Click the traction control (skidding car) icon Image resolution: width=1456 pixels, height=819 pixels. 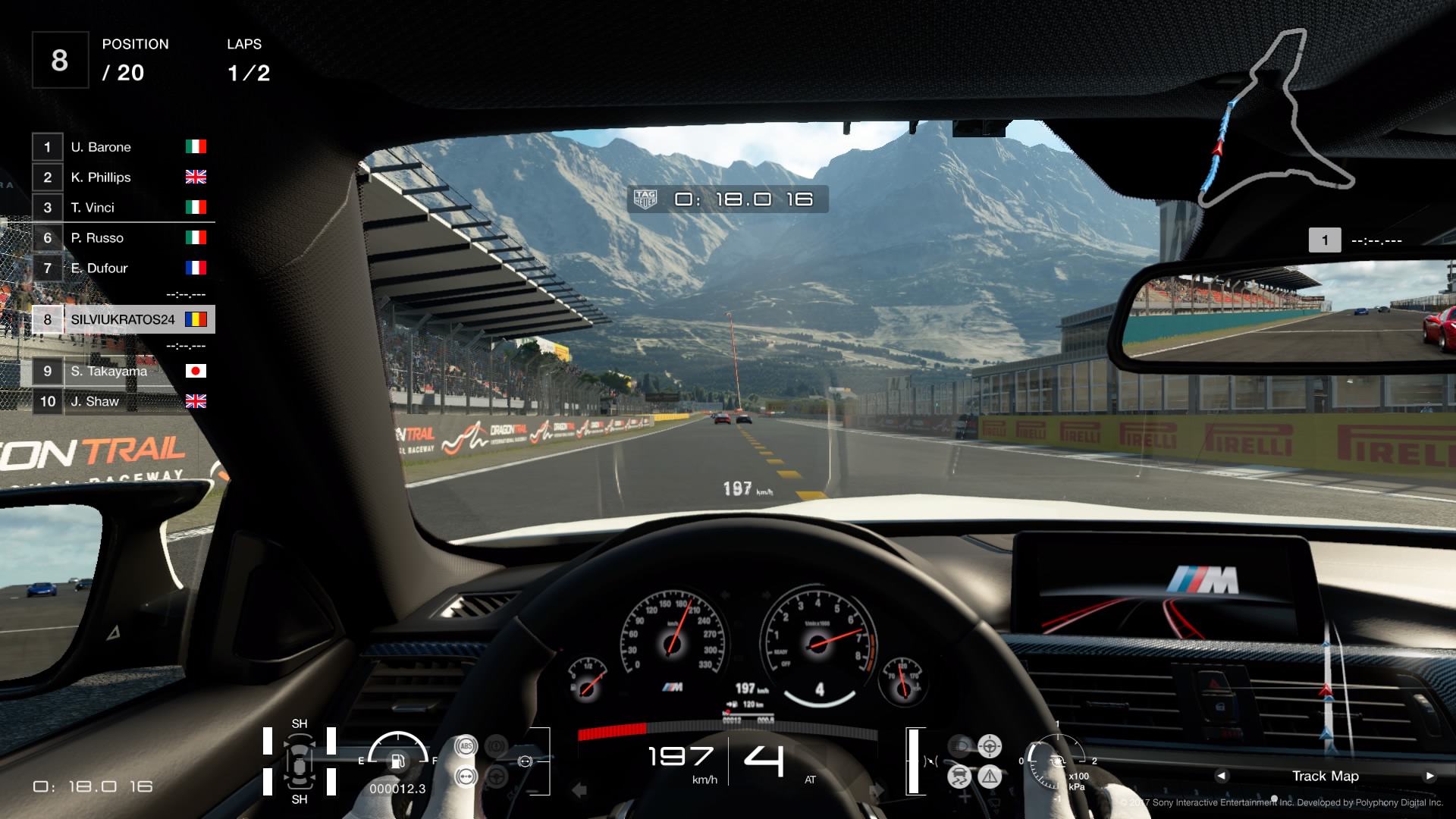958,775
